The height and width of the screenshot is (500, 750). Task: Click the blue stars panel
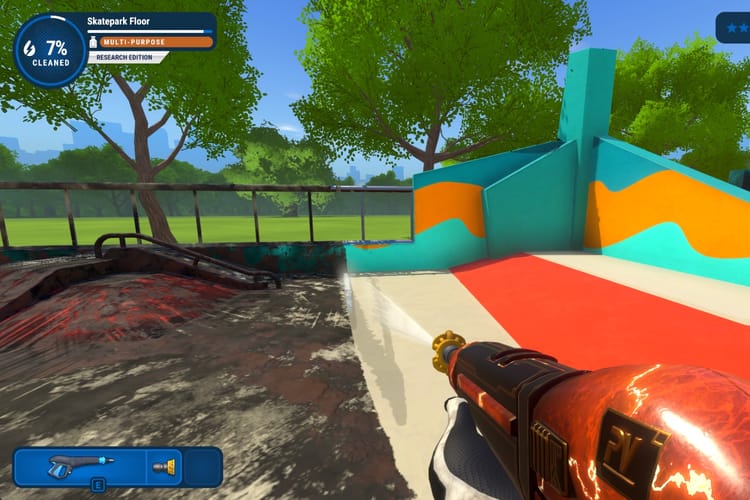tap(733, 26)
